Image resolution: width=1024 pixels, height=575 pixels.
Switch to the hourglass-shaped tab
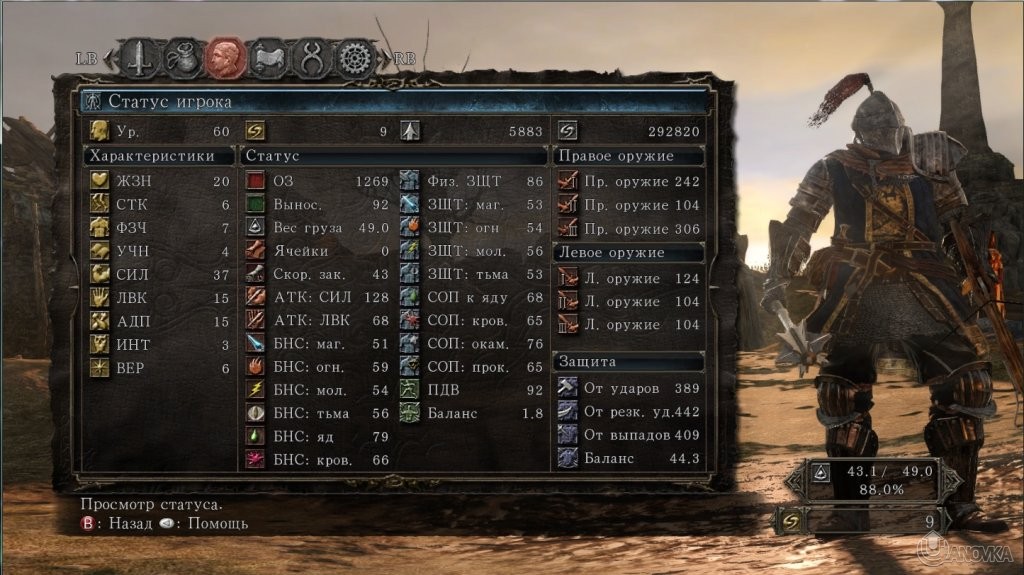pos(311,57)
